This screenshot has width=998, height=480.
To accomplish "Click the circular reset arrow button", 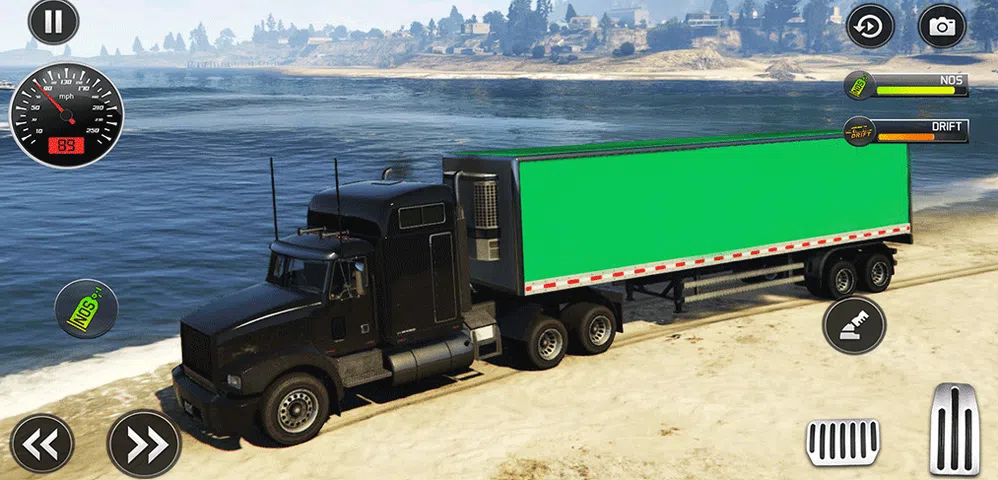I will (x=870, y=27).
